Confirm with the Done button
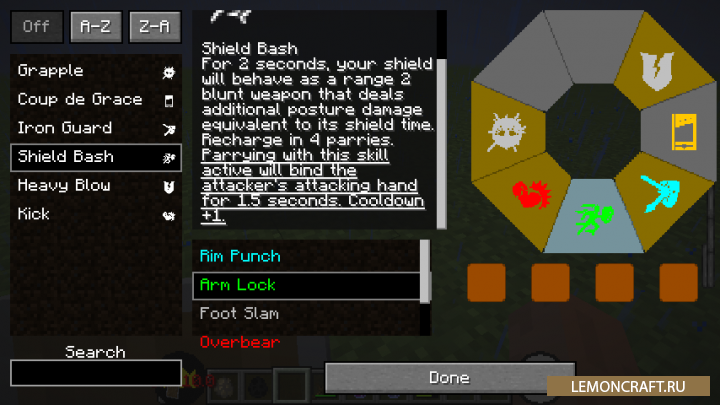The width and height of the screenshot is (720, 405). pos(449,378)
